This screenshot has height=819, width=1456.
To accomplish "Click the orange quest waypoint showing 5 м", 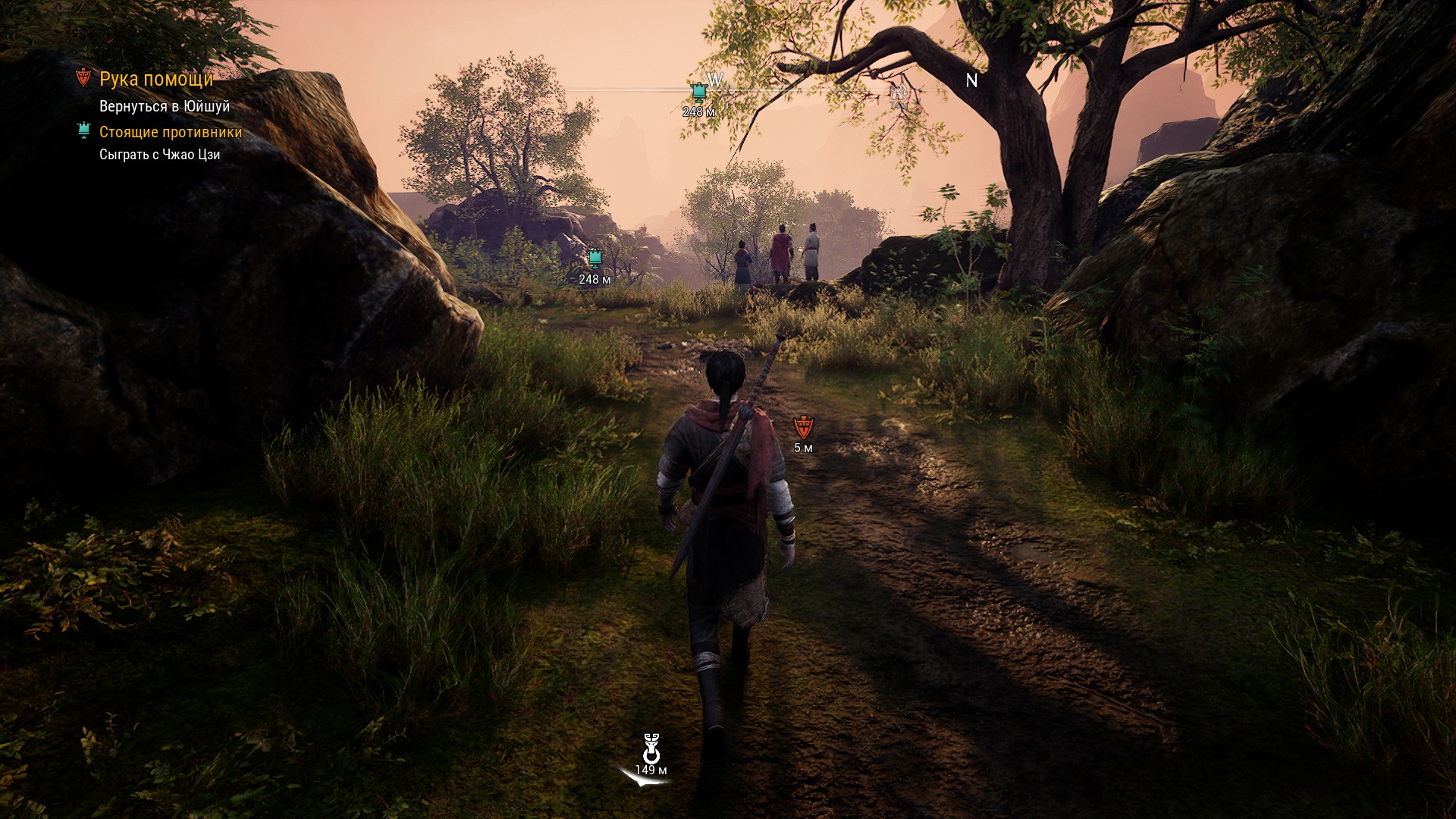I will [803, 427].
